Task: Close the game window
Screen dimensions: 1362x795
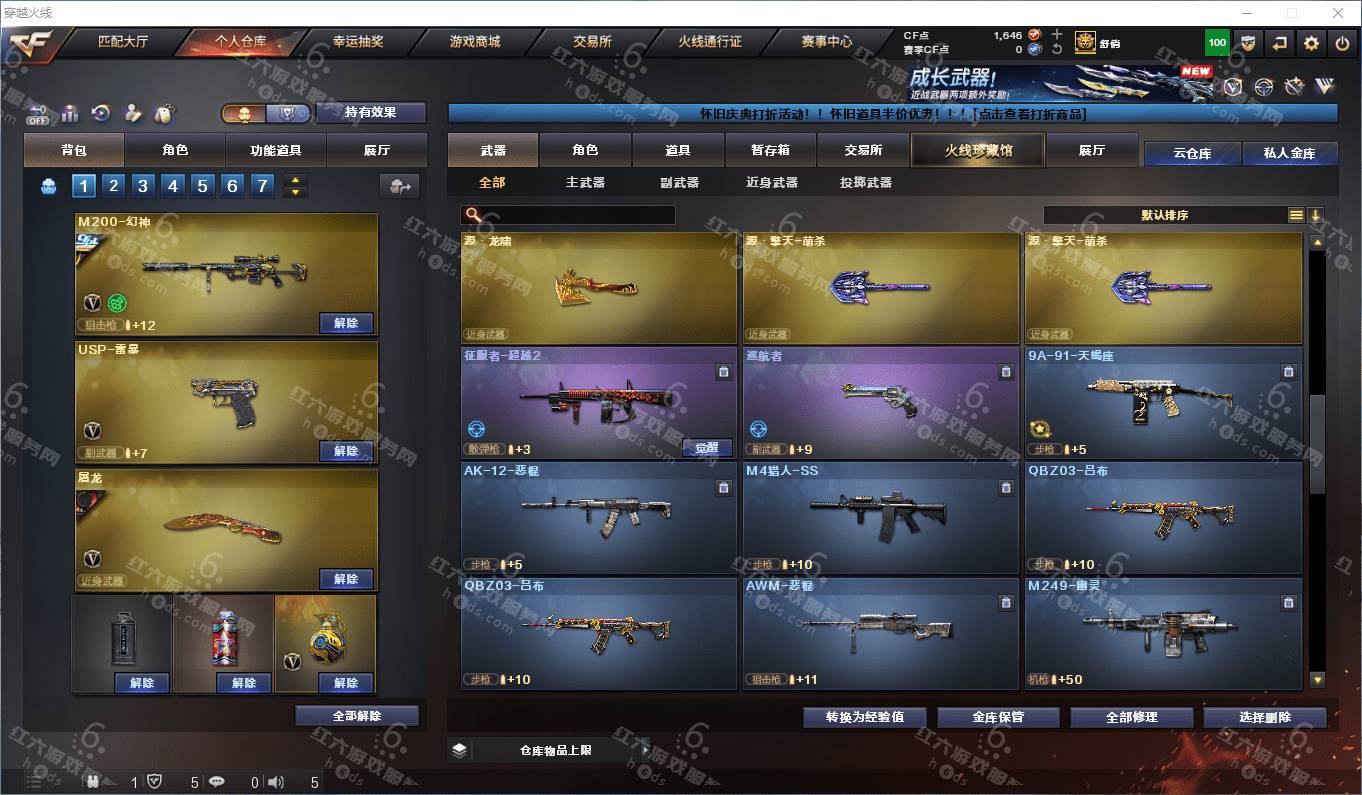Action: pos(1338,13)
